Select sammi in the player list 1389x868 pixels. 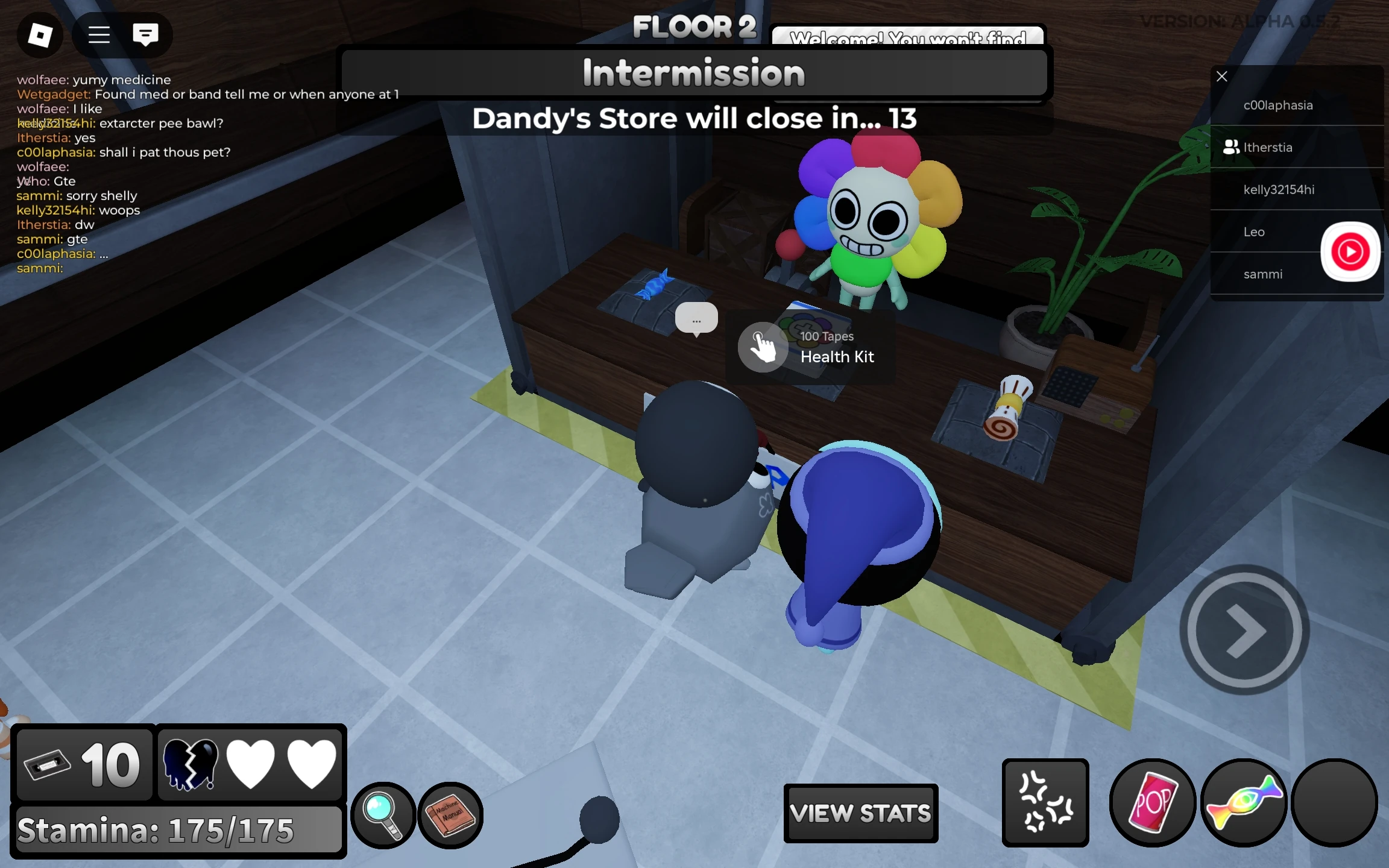1264,274
